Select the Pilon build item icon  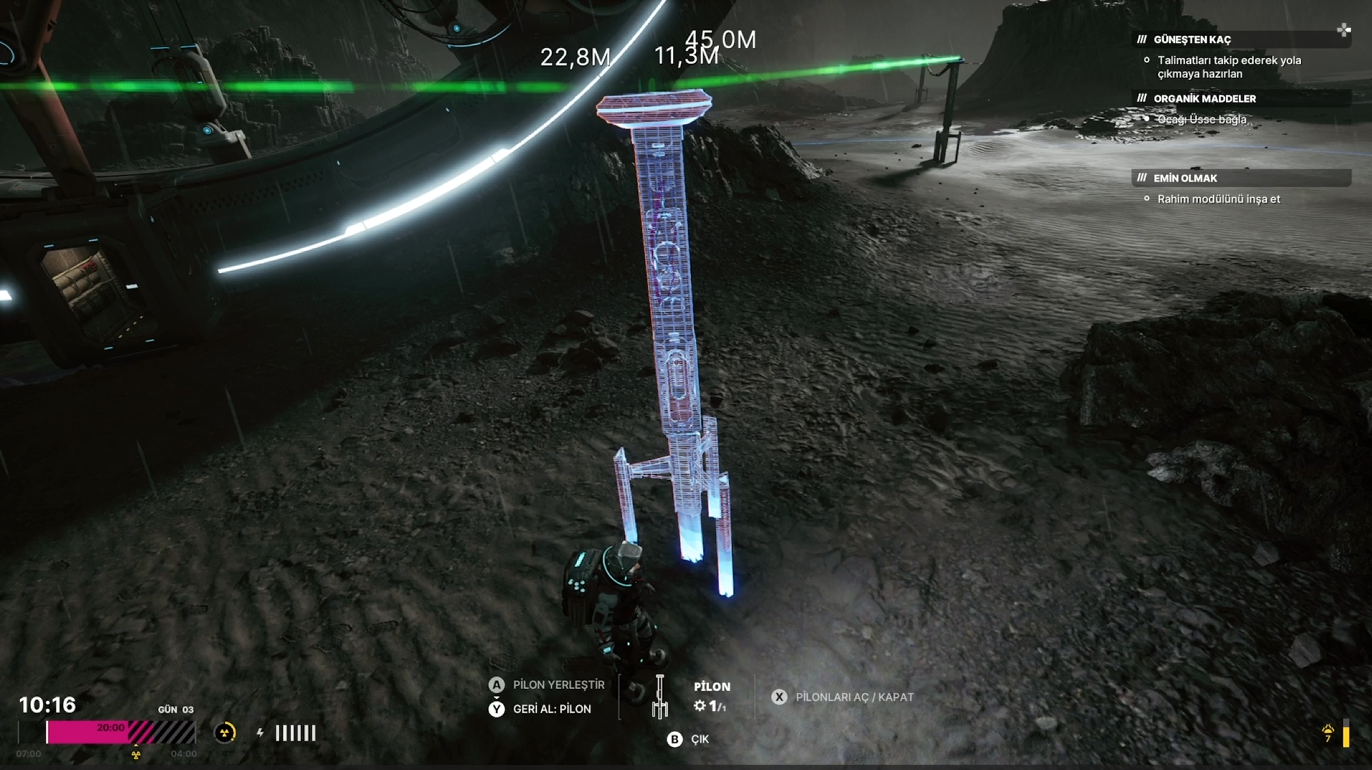click(659, 697)
